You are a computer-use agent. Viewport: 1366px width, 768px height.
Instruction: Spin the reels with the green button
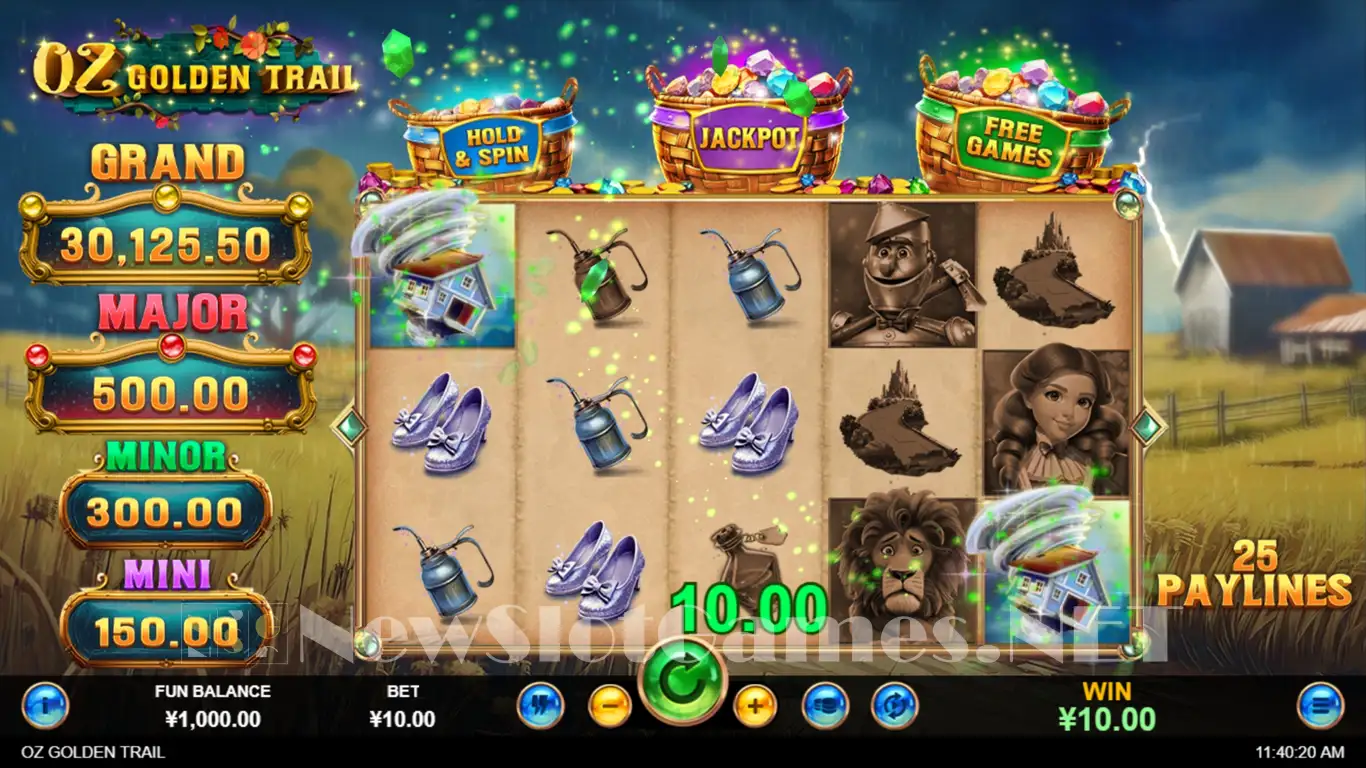(683, 683)
